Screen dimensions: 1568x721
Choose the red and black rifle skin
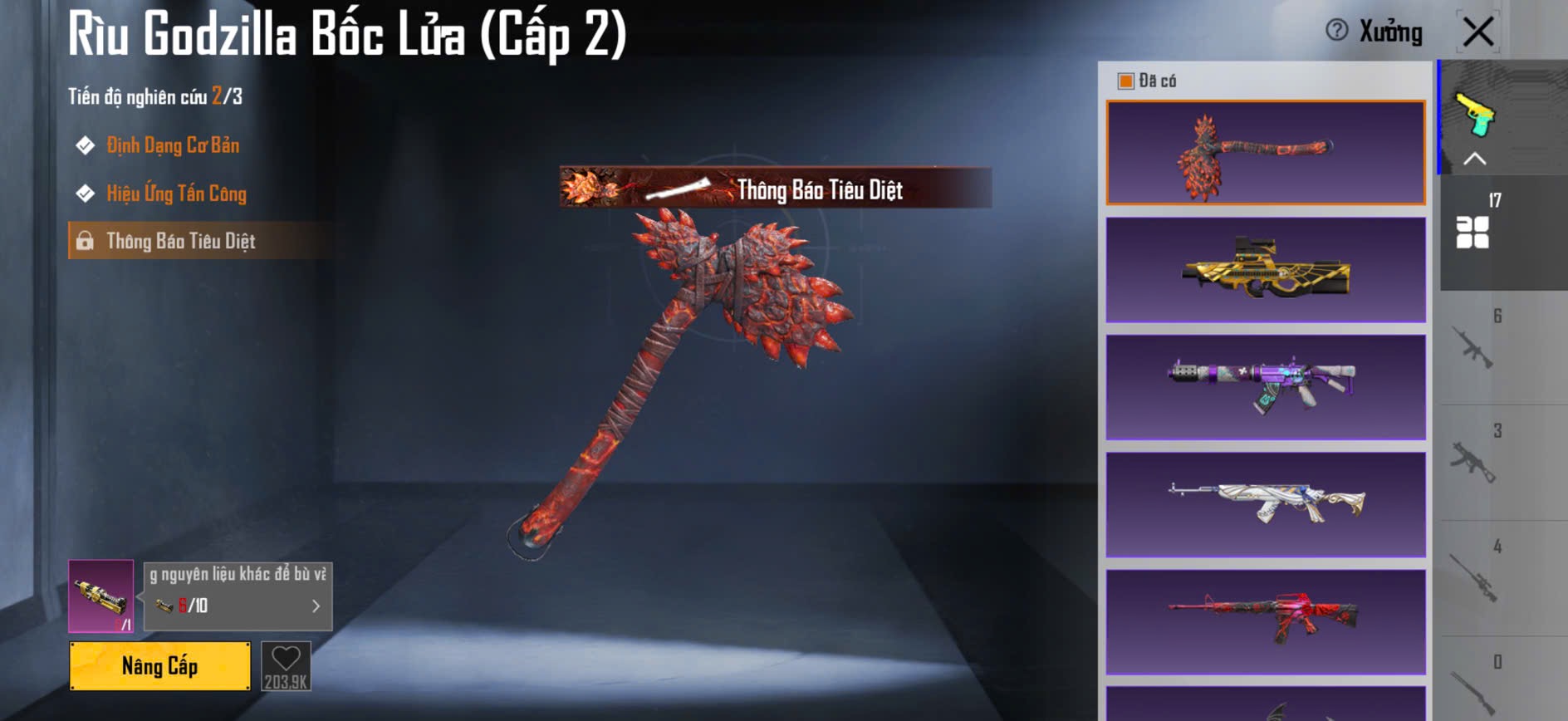[1265, 621]
